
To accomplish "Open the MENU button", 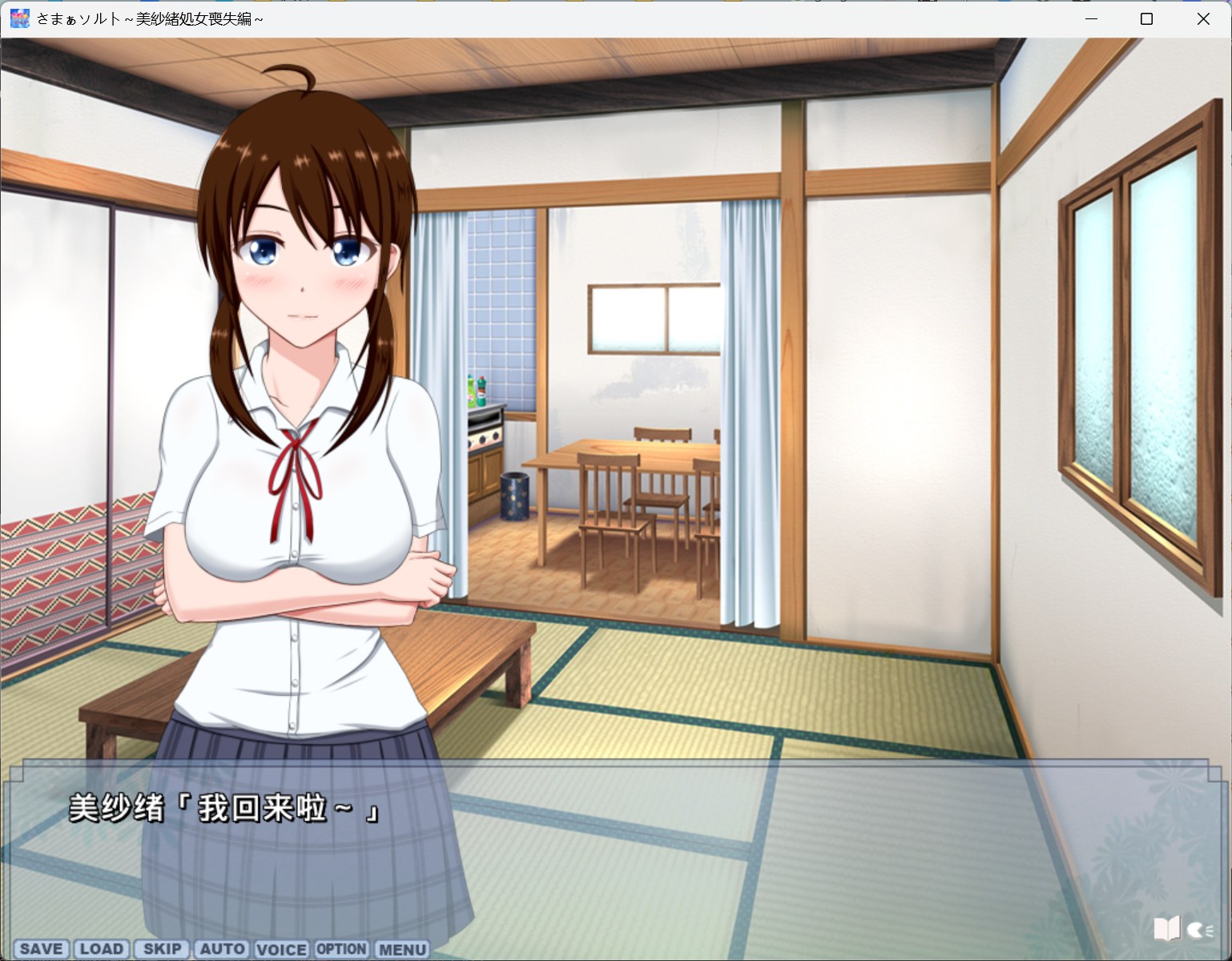I will 402,949.
